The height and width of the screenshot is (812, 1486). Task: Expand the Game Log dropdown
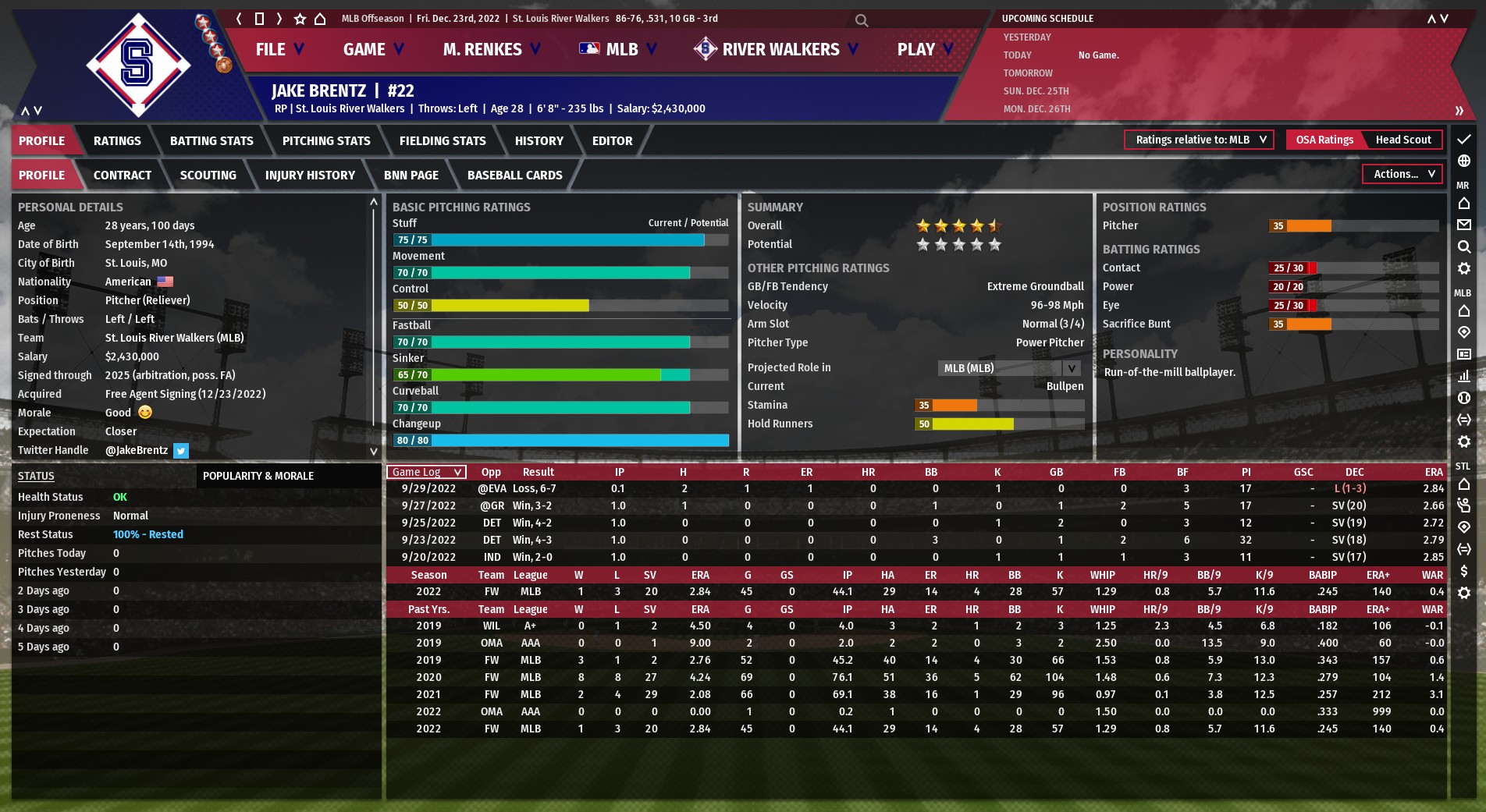point(426,473)
